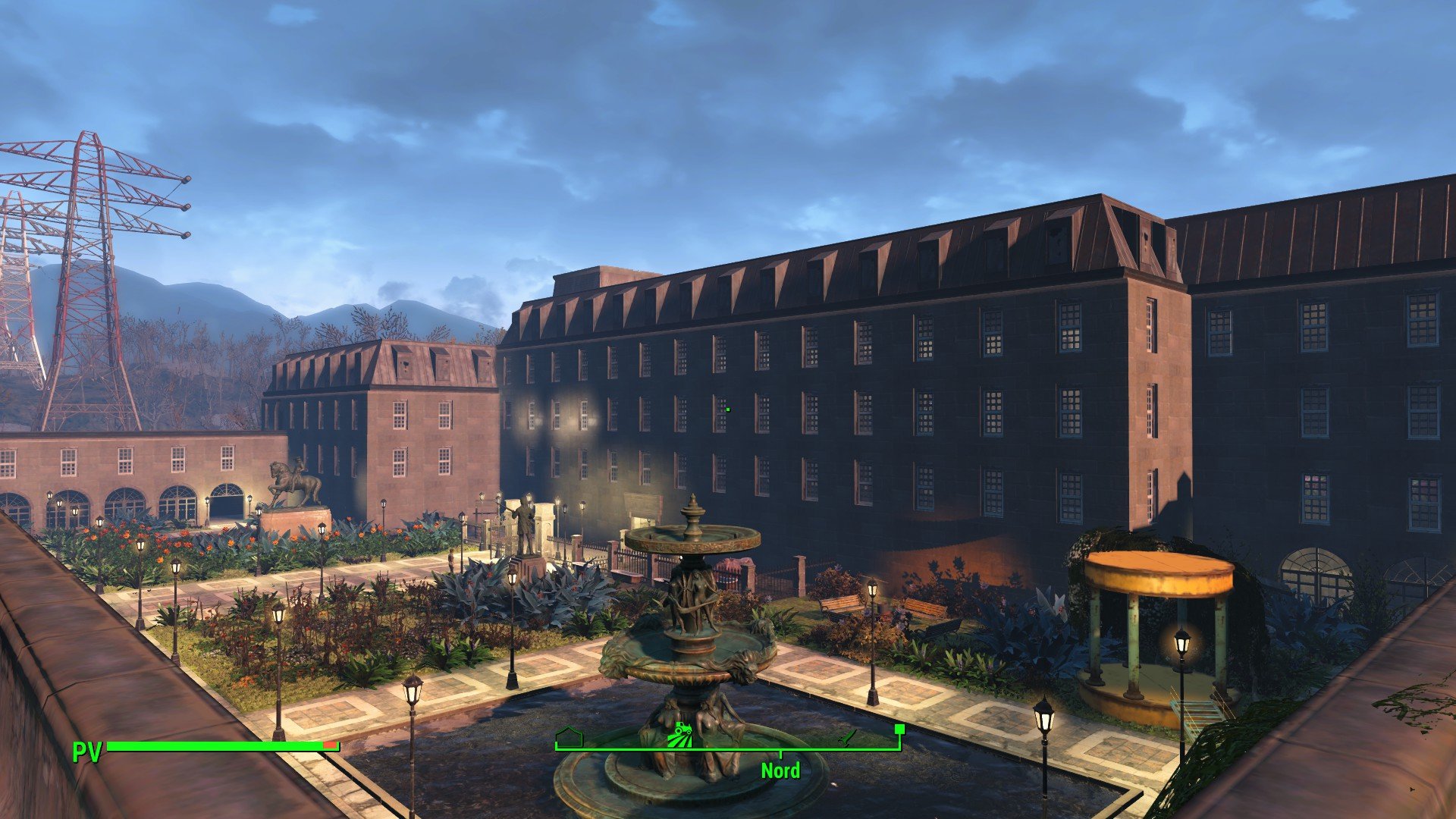Select the square quest marker on the compass
Screen dimensions: 1456x819
[x=899, y=730]
